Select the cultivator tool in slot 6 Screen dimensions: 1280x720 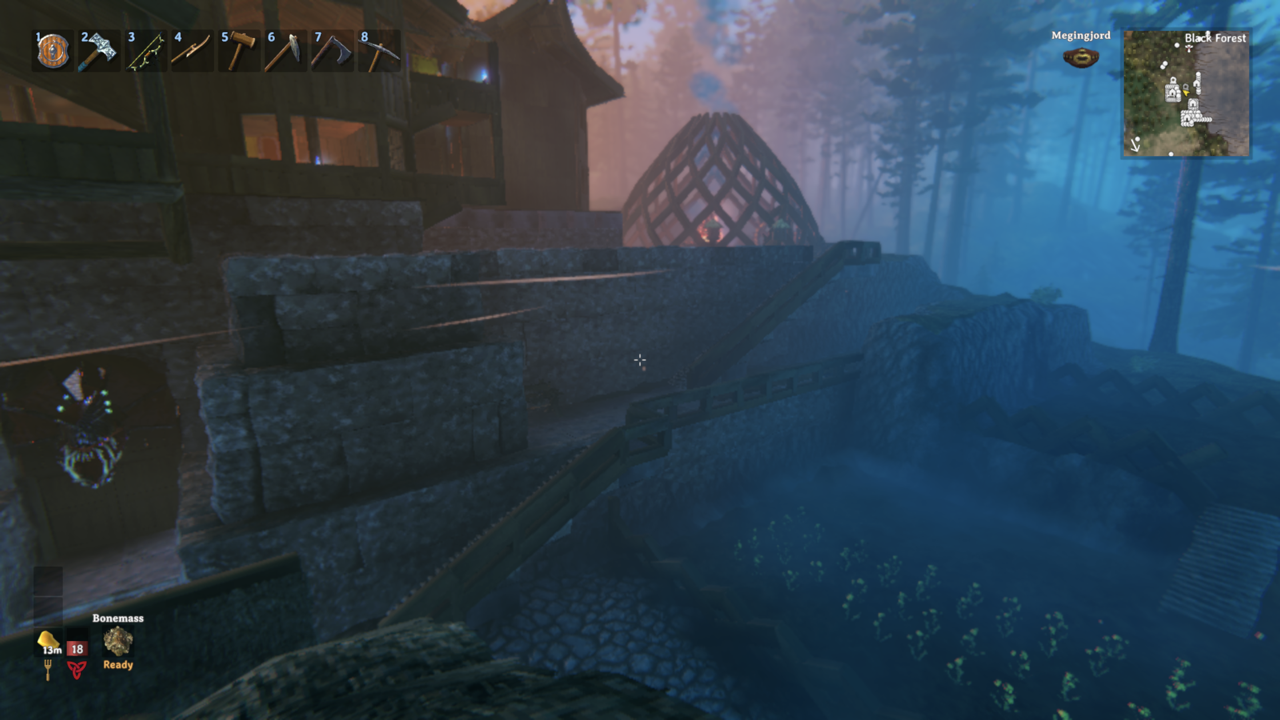[283, 51]
